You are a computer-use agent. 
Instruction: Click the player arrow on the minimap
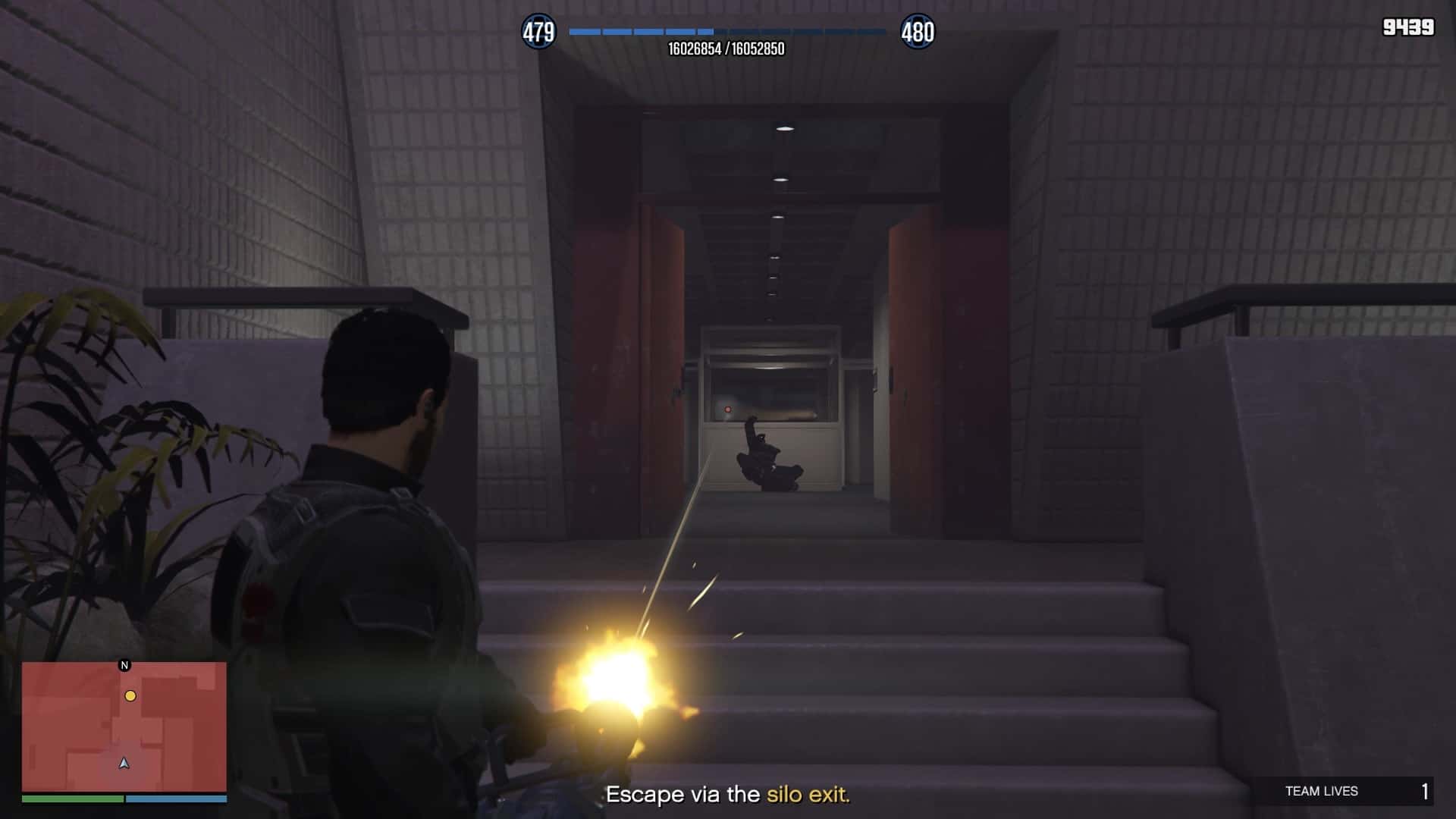coord(124,763)
